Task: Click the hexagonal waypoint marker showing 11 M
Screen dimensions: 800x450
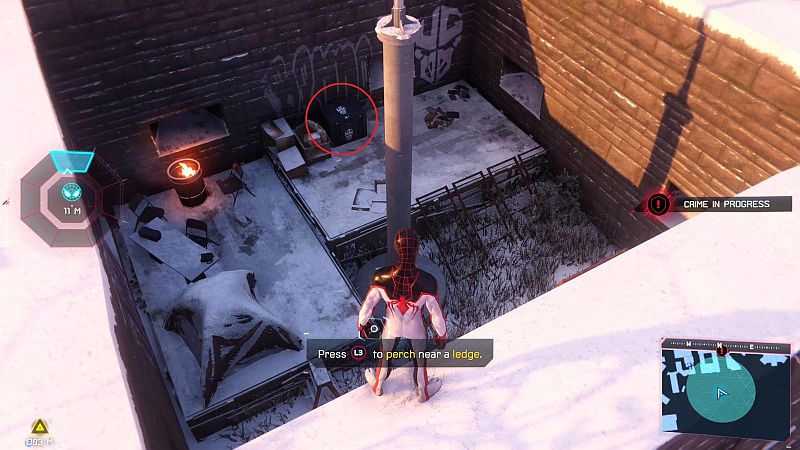Action: point(71,191)
